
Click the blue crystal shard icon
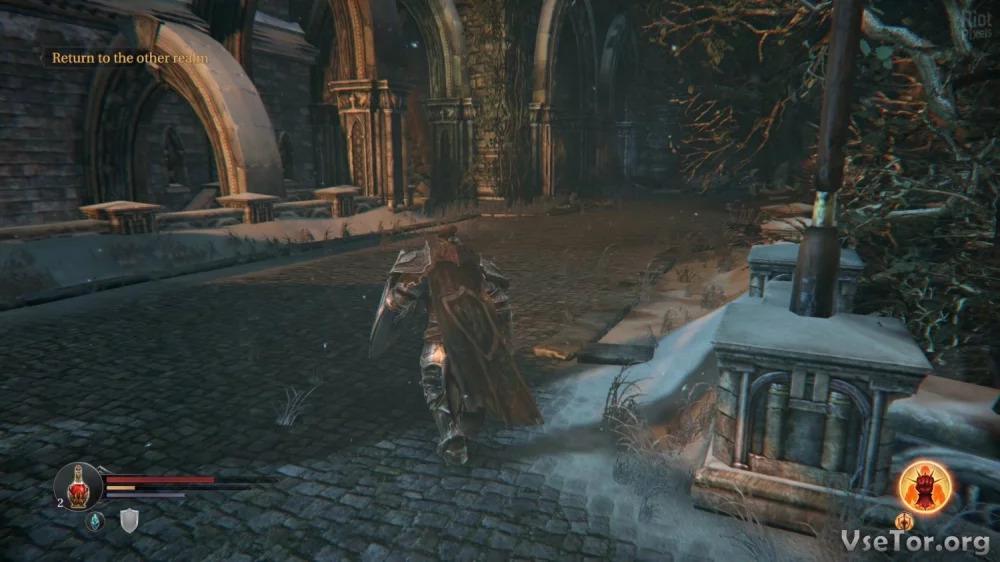(x=95, y=520)
